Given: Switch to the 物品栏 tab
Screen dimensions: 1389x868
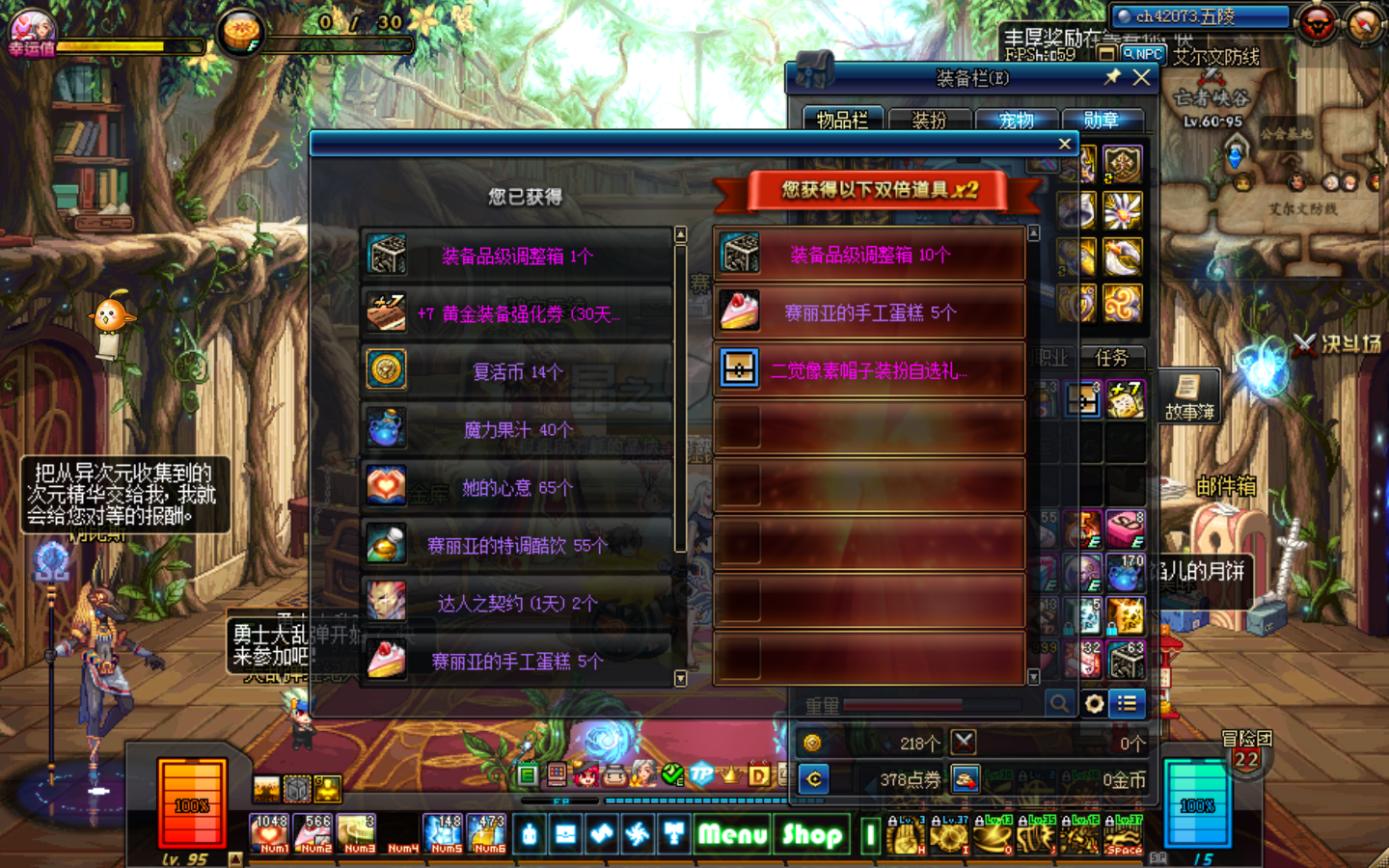Looking at the screenshot, I should 842,120.
